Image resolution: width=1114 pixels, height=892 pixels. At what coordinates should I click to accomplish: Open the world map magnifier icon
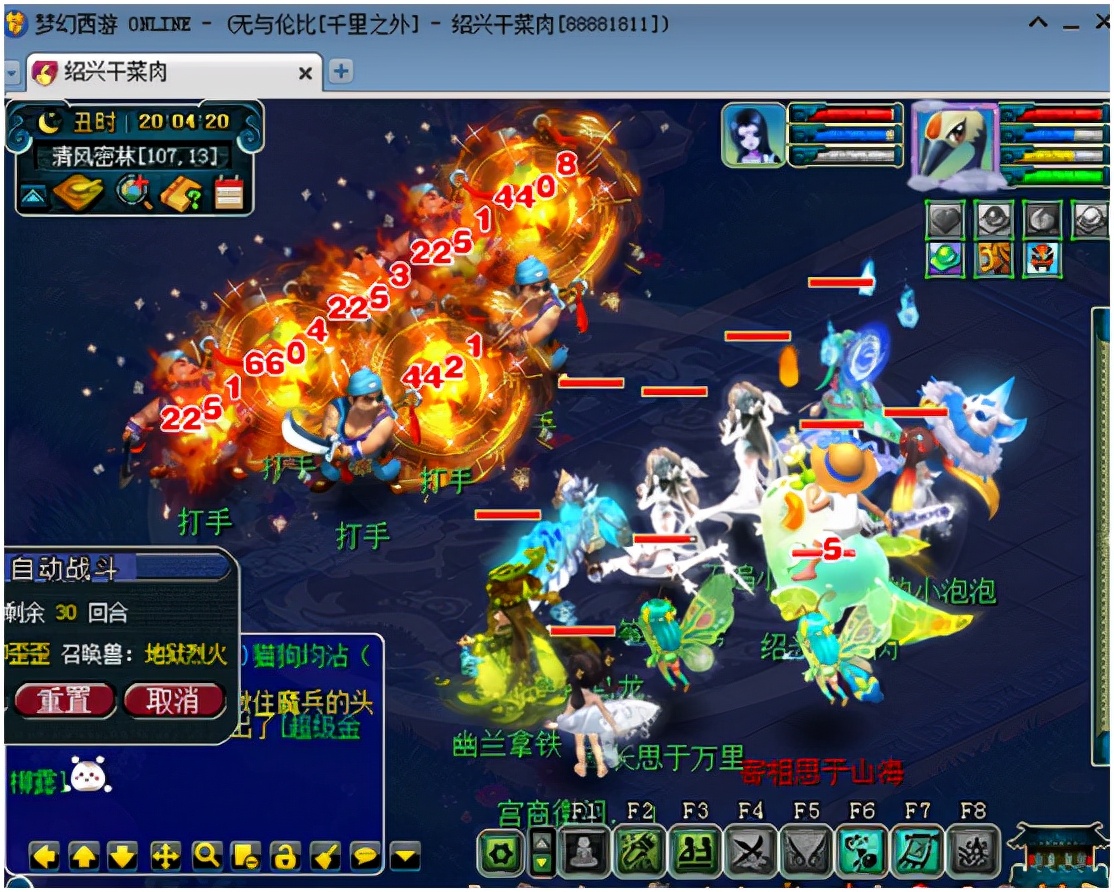pyautogui.click(x=133, y=192)
